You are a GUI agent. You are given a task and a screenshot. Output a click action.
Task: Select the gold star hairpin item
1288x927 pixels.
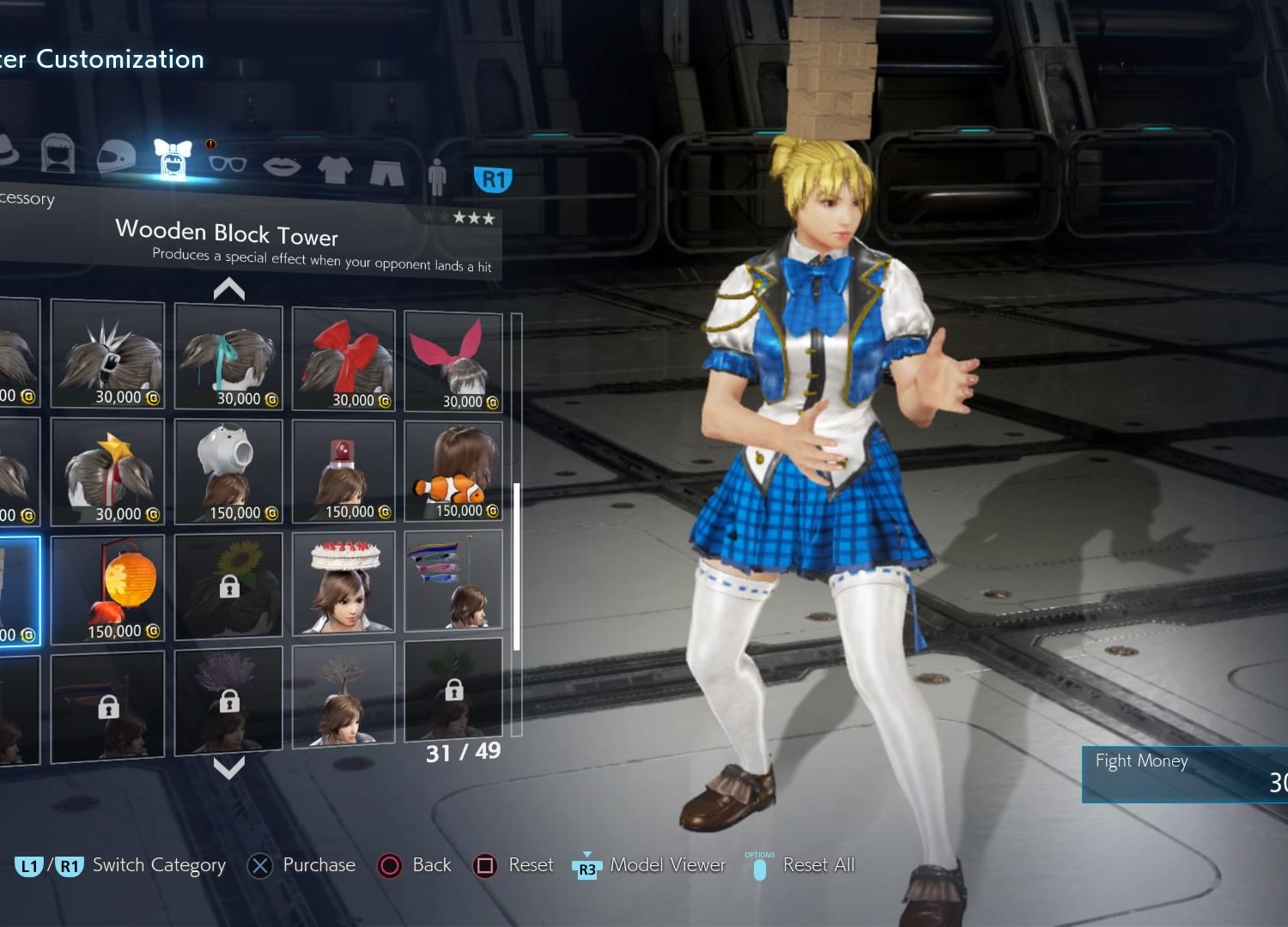[107, 471]
